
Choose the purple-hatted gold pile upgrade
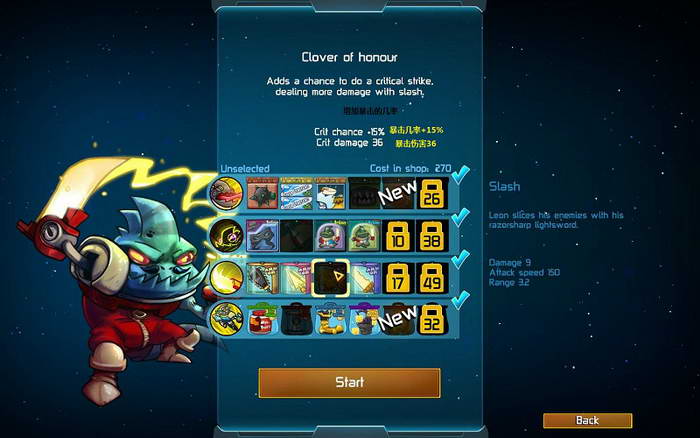(364, 319)
